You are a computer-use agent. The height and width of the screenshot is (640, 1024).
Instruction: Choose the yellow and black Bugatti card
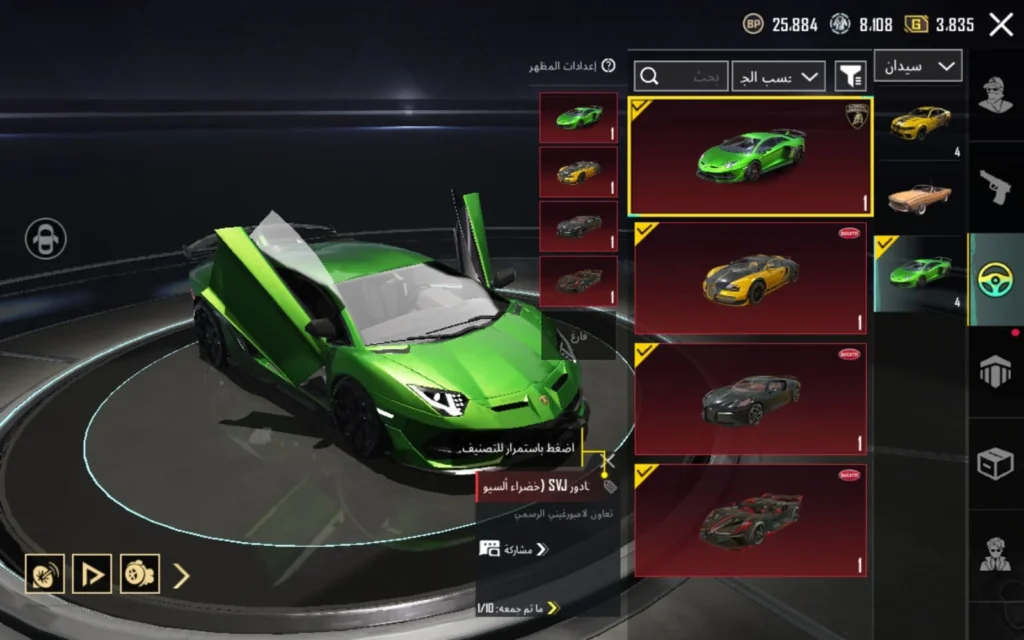[750, 278]
